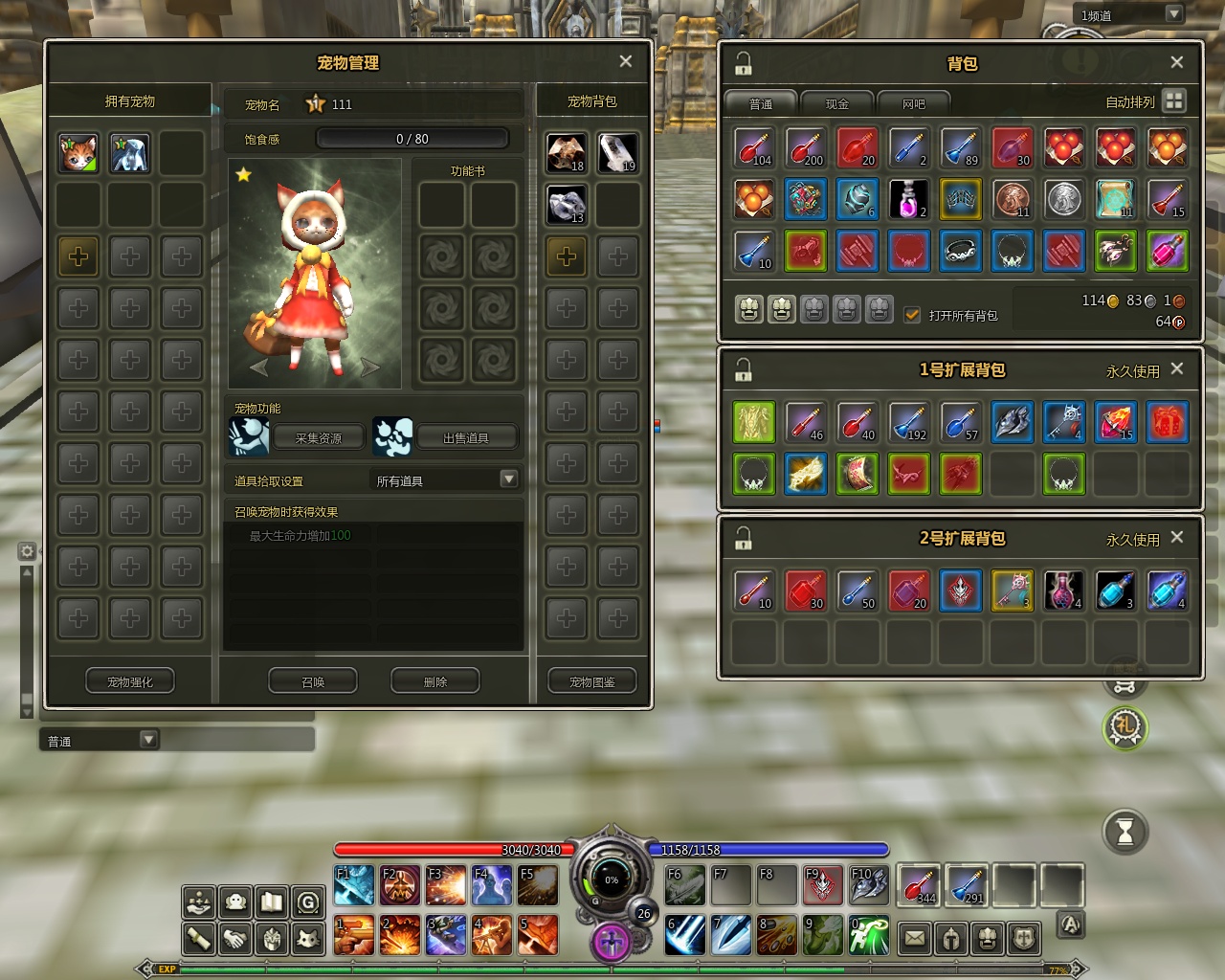This screenshot has width=1225, height=980.
Task: Open the 宠物图鉴 pet codex
Action: click(592, 681)
